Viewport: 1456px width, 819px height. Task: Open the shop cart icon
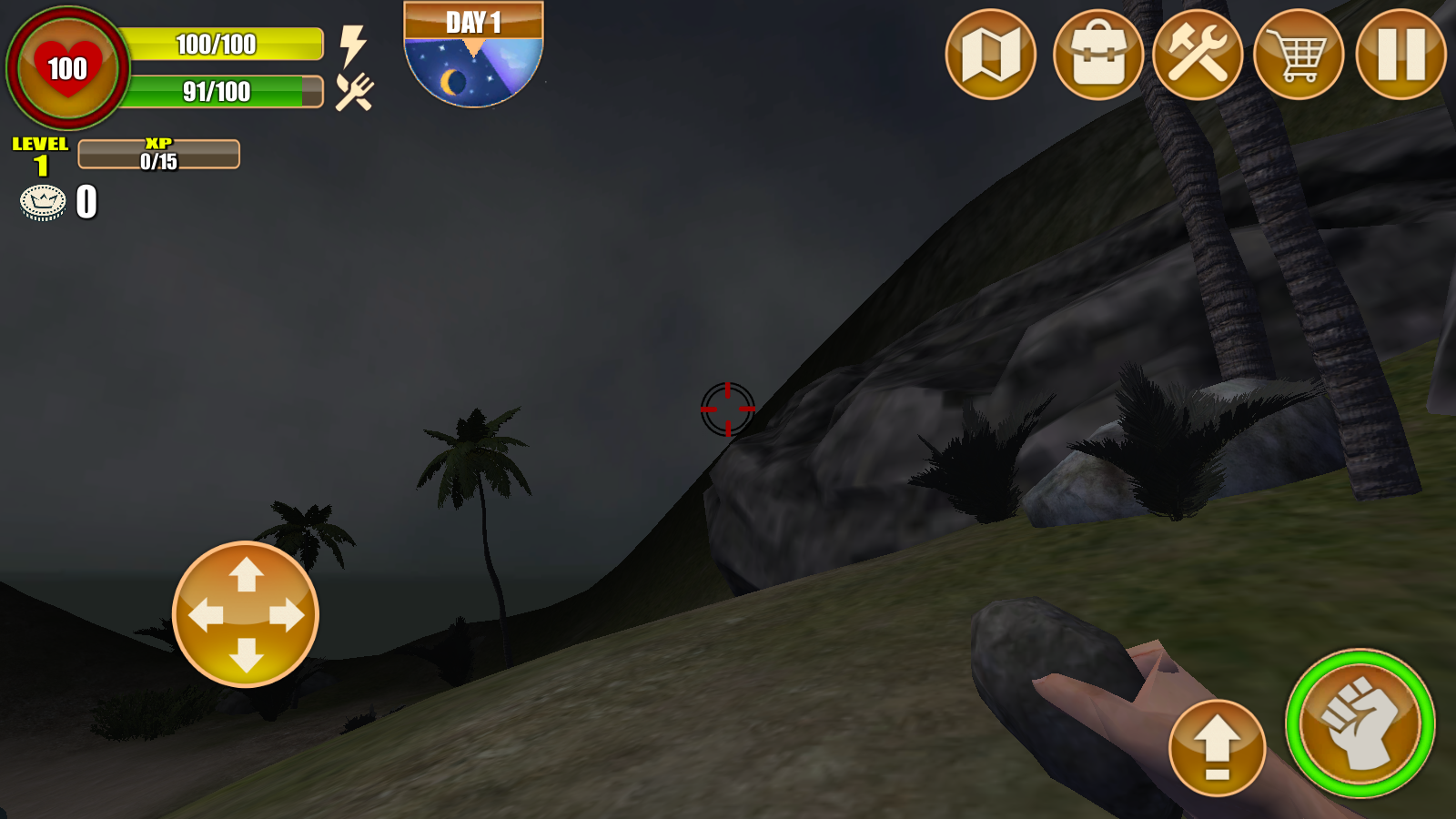coord(1301,56)
